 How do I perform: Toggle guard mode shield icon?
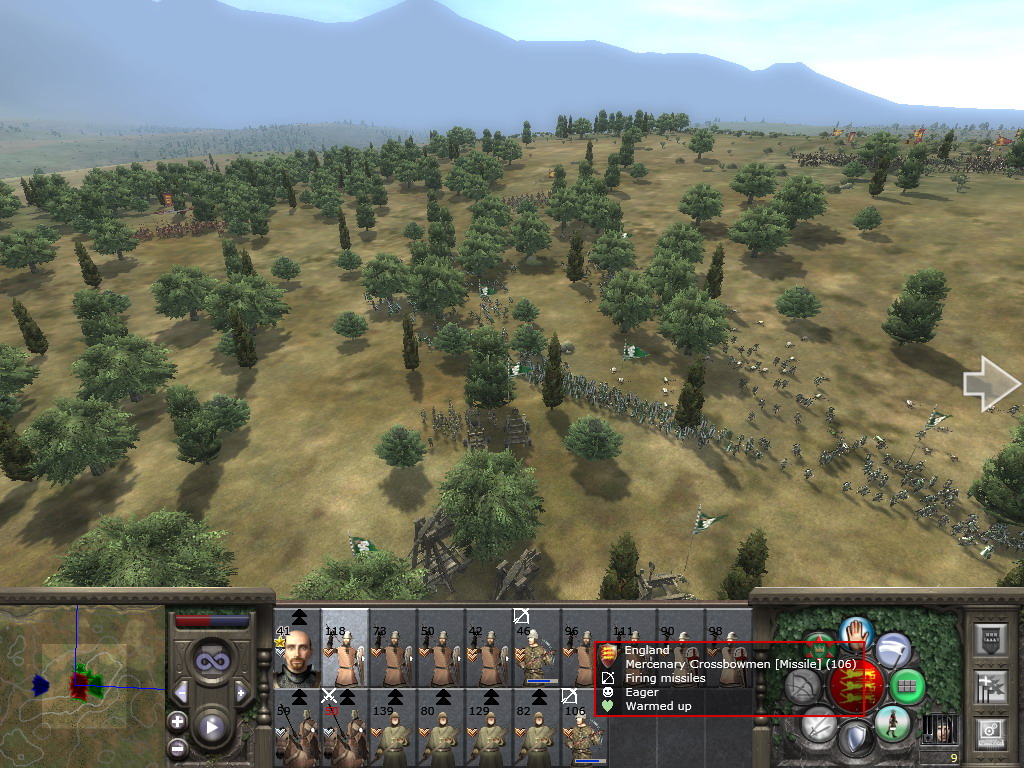(855, 740)
